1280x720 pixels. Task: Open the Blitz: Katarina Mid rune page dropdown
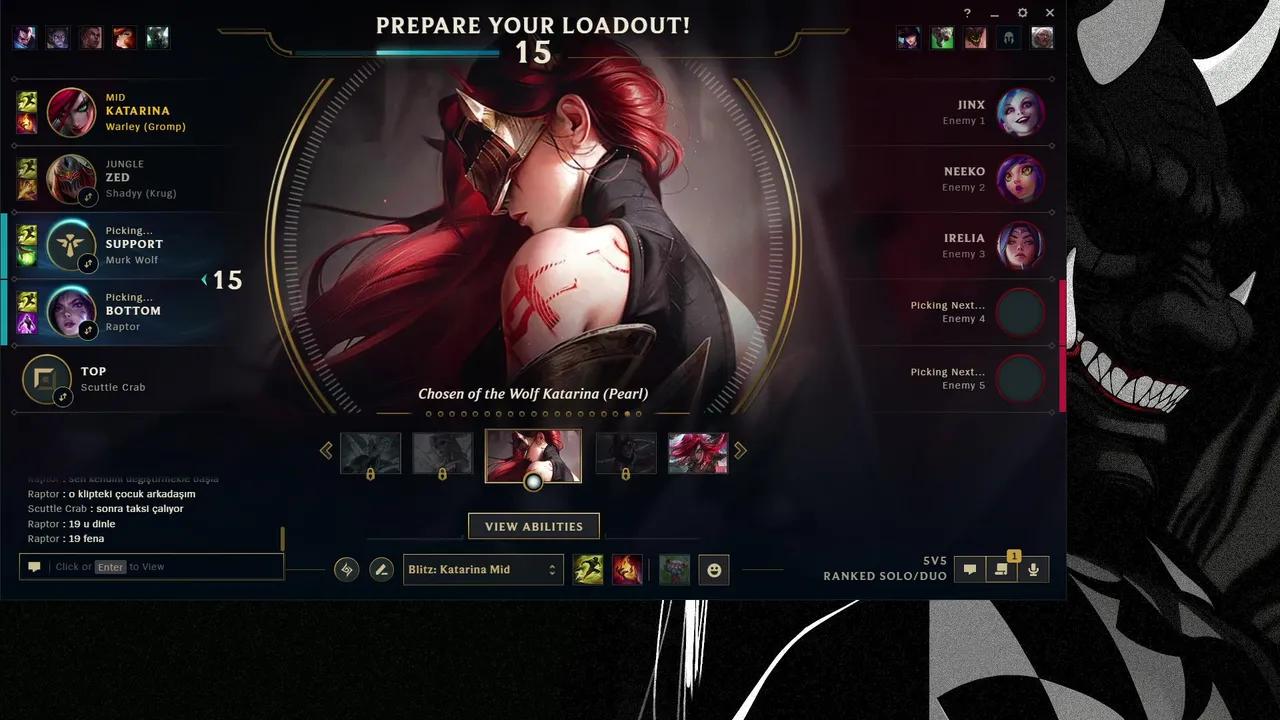(x=483, y=569)
